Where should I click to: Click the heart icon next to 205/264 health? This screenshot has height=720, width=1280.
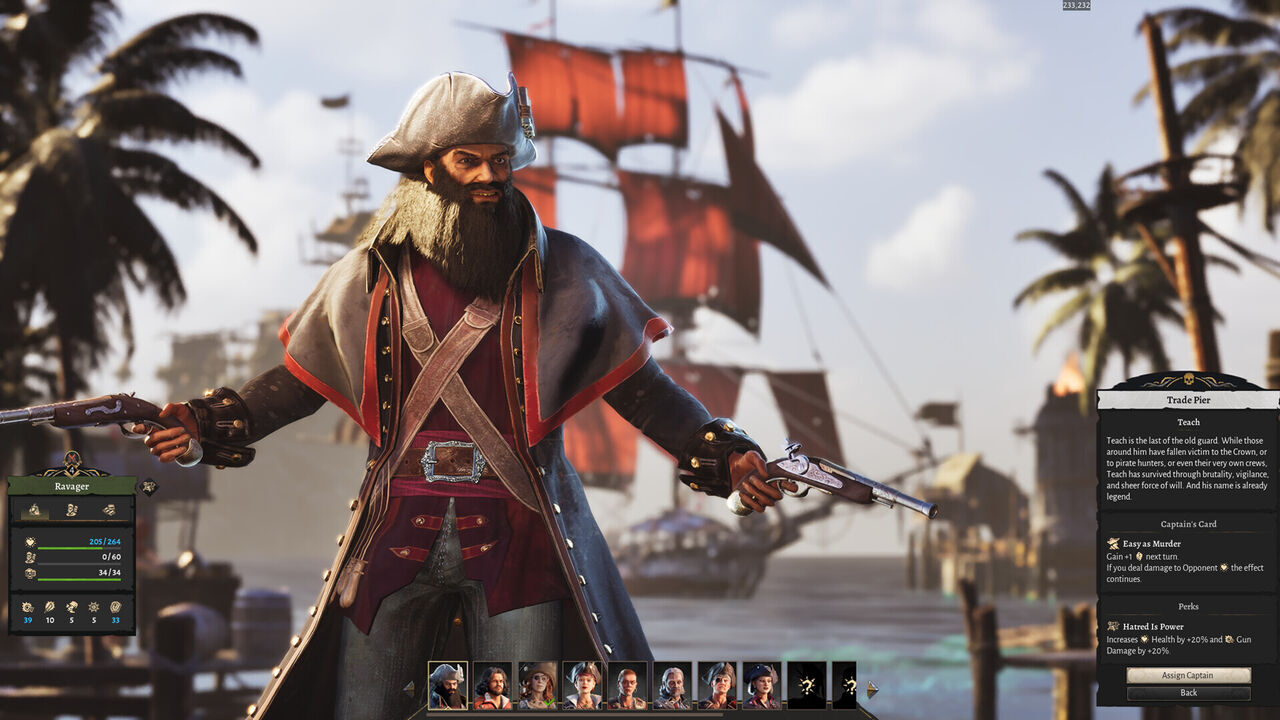tap(29, 540)
